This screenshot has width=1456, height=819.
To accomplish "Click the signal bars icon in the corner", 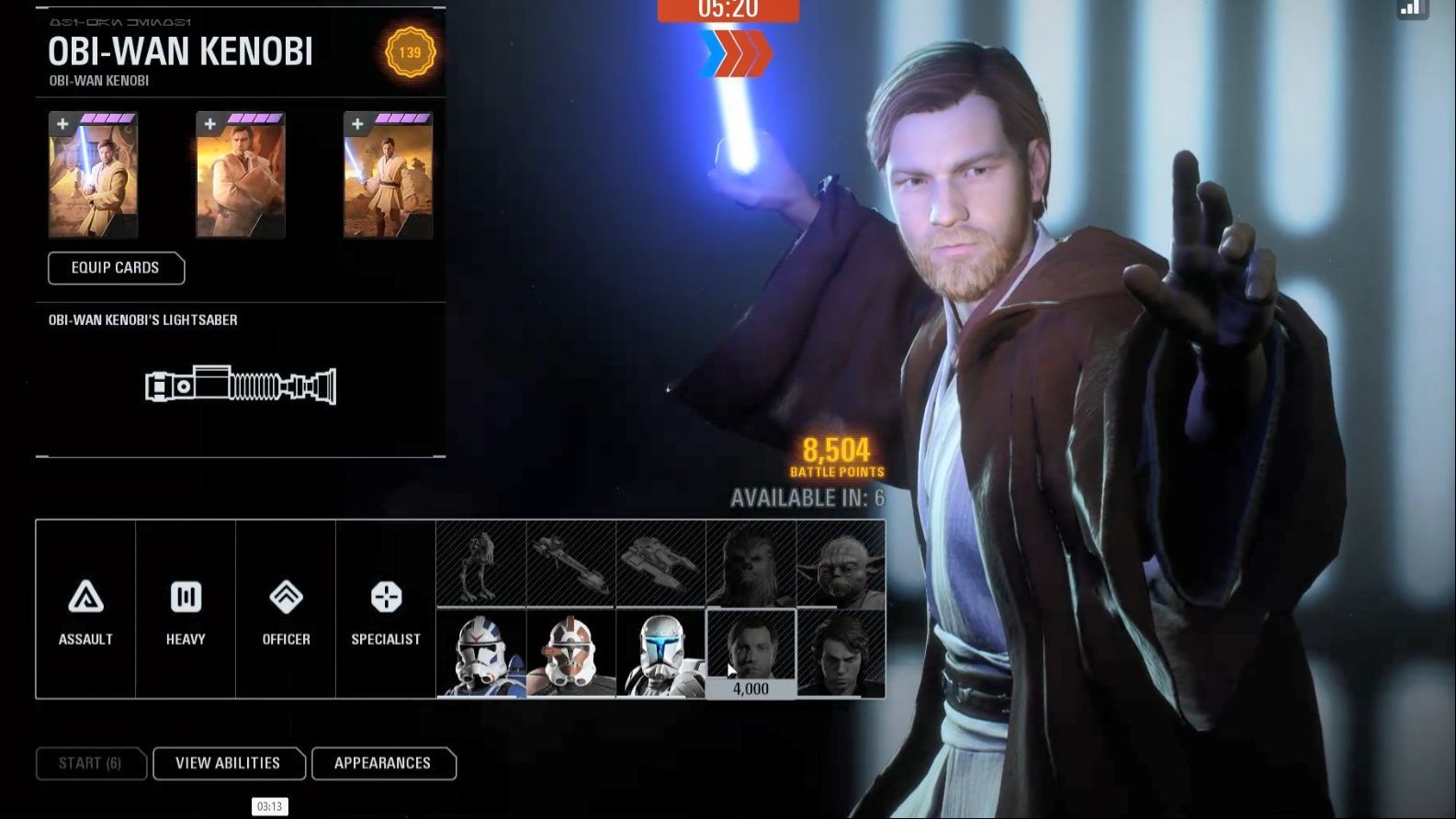I will tap(1411, 8).
